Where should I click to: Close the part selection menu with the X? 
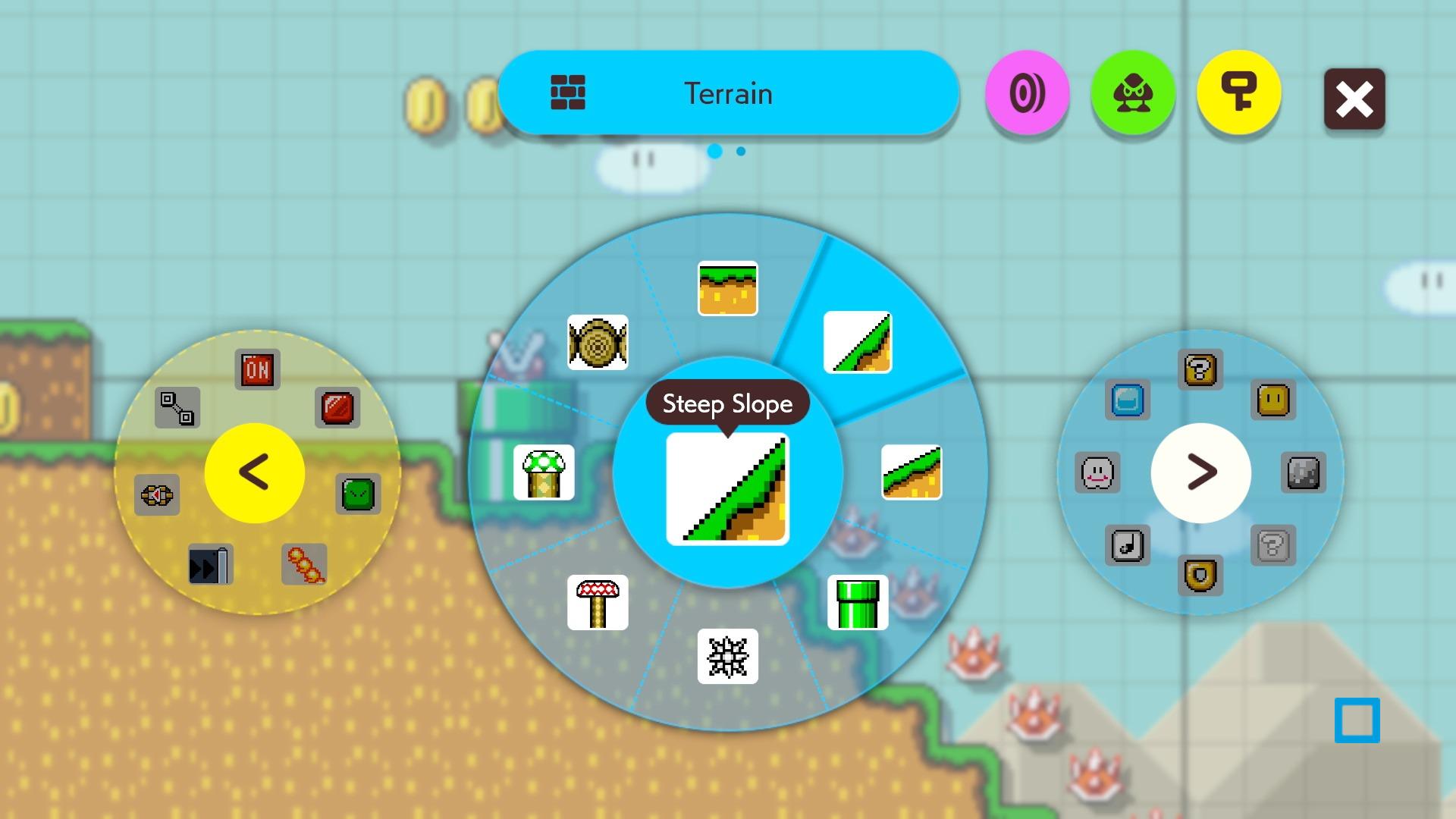1354,99
